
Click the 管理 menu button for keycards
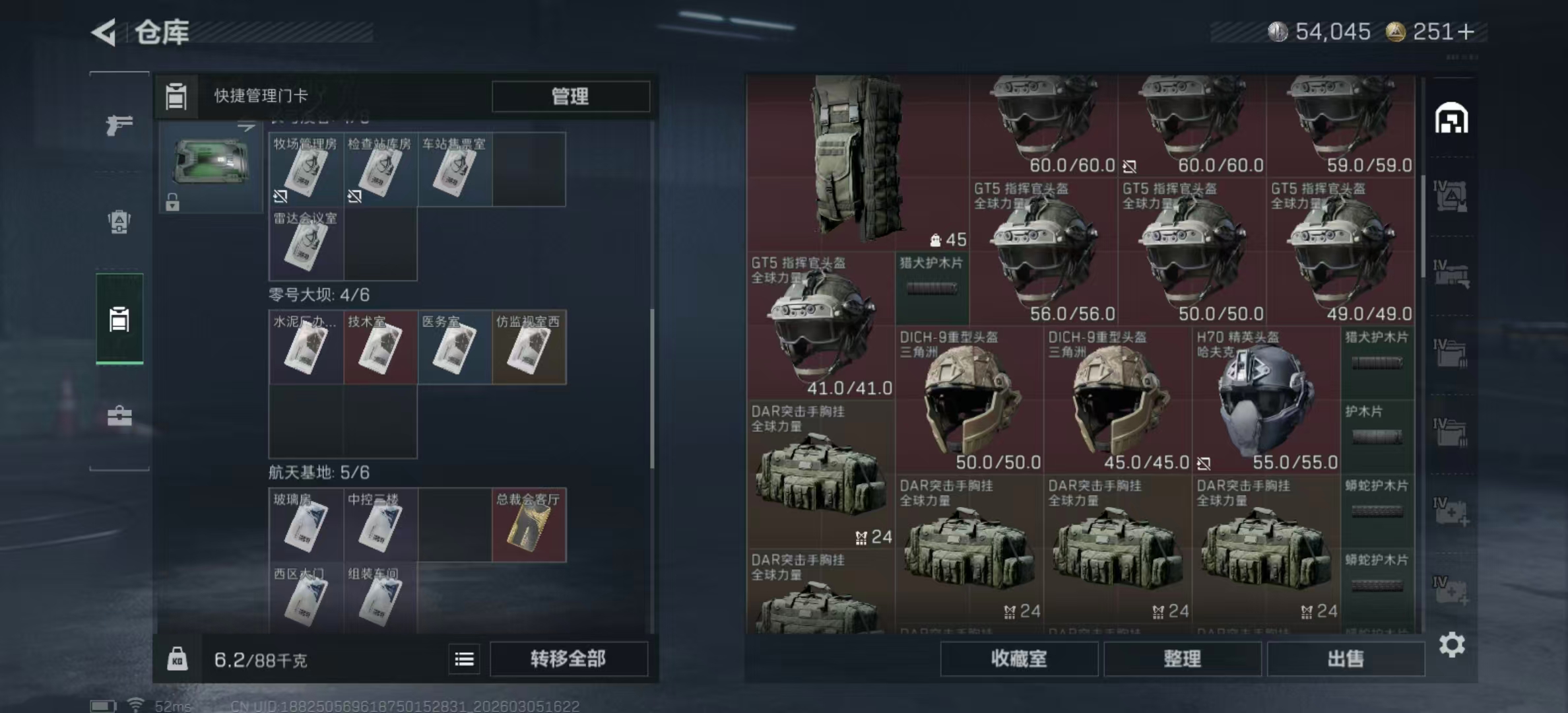pos(570,96)
